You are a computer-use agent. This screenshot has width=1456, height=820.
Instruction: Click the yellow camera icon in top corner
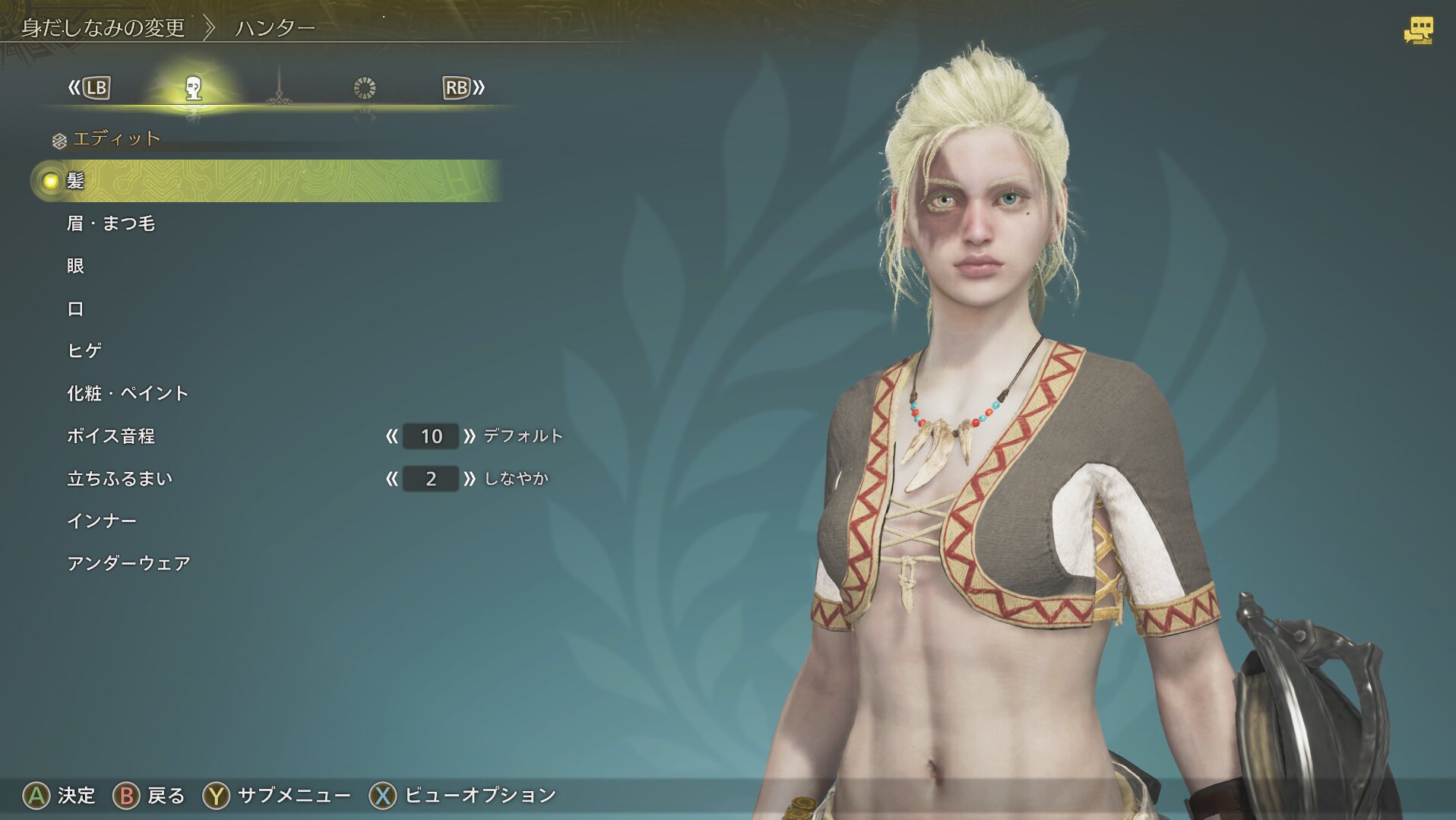coord(1417,31)
